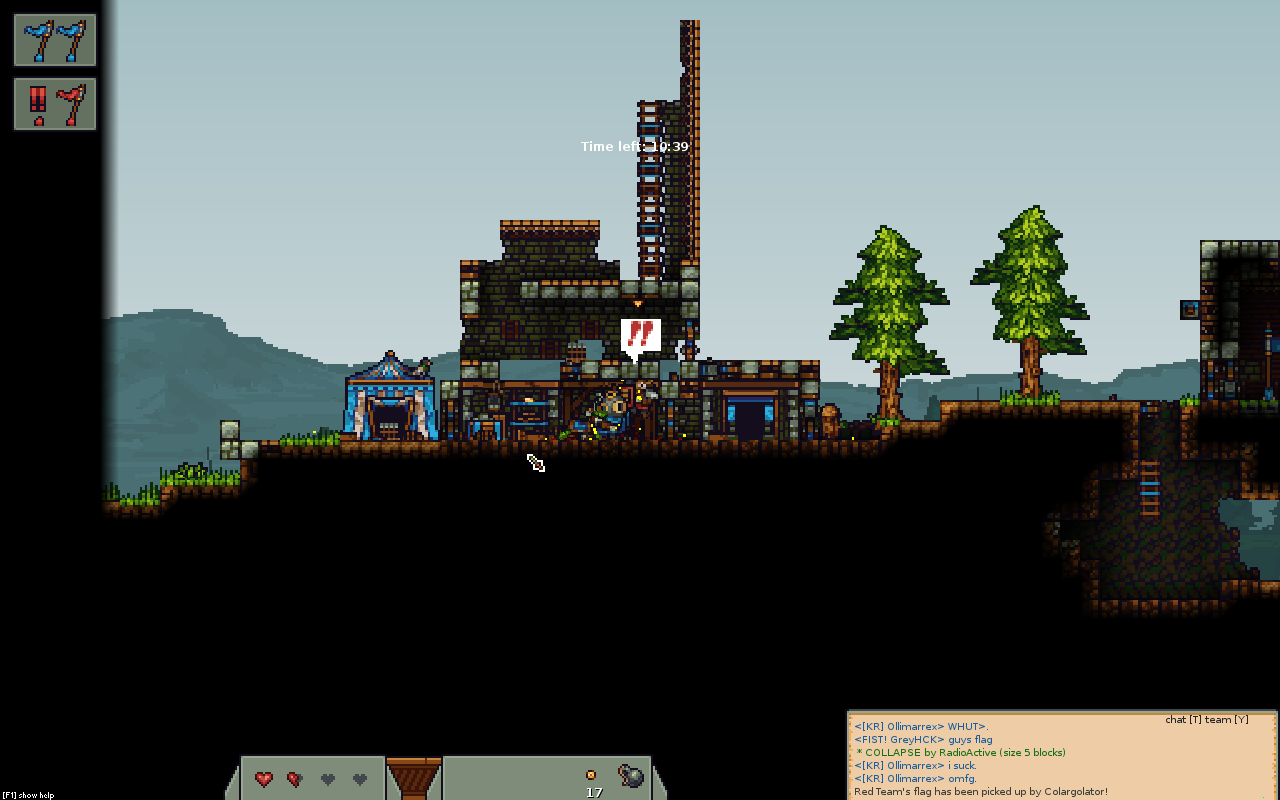Viewport: 1280px width, 800px height.
Task: Select the bomb icon in the inventory bar
Action: (631, 776)
